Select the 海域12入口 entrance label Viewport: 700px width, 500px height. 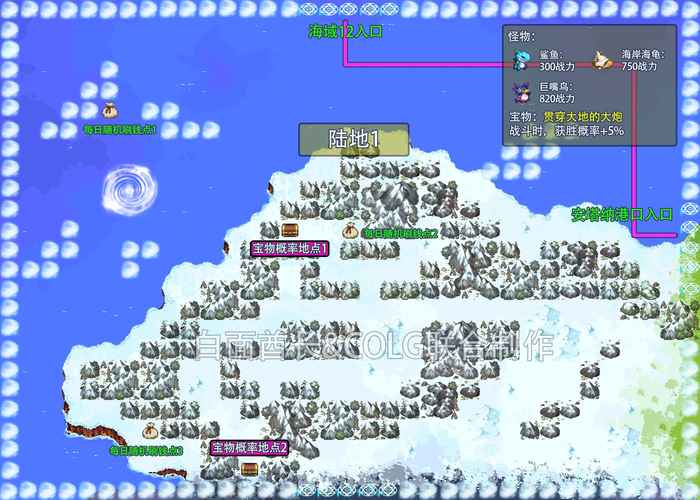pyautogui.click(x=345, y=31)
